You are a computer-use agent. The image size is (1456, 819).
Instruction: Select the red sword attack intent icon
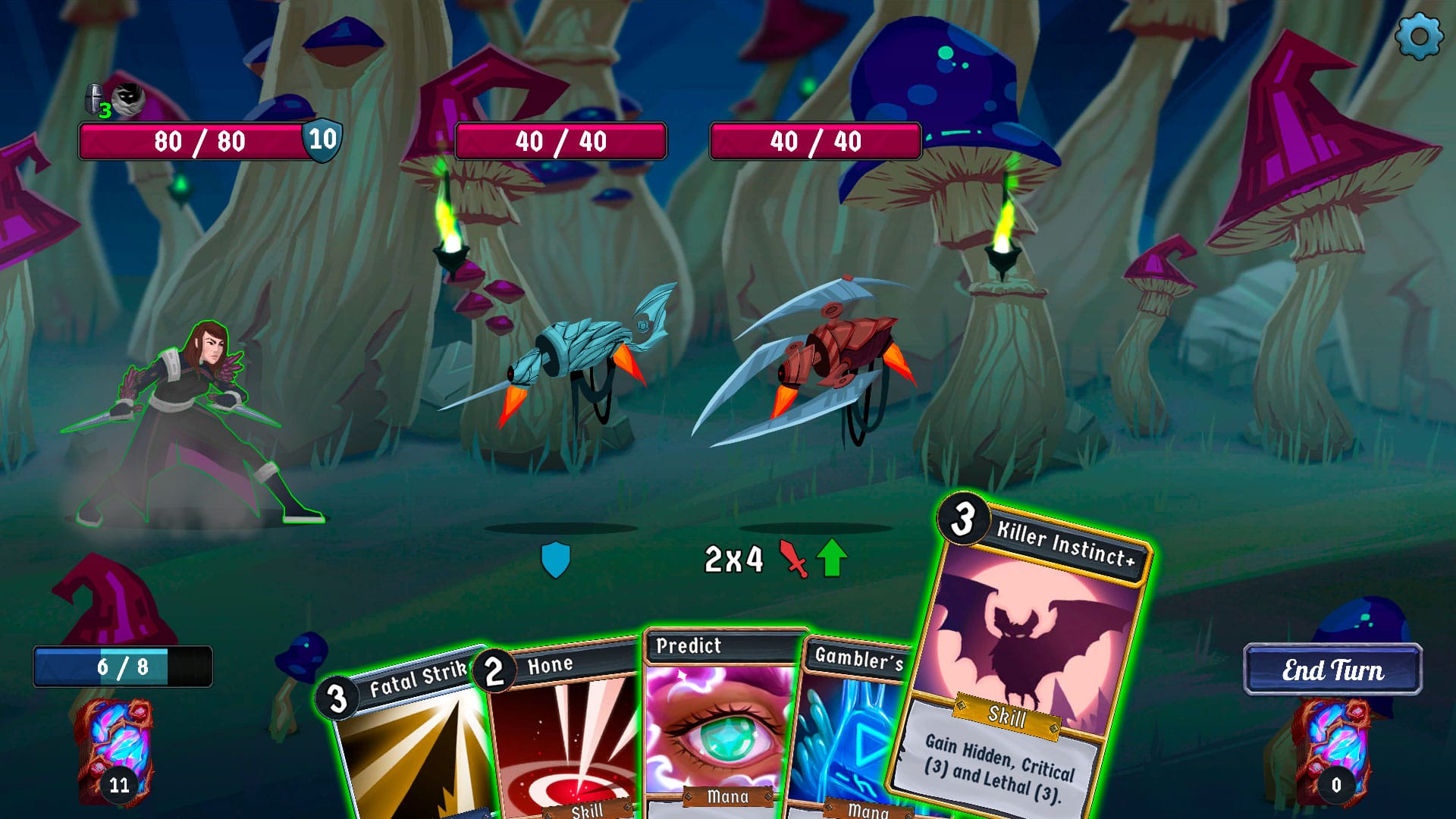click(792, 557)
